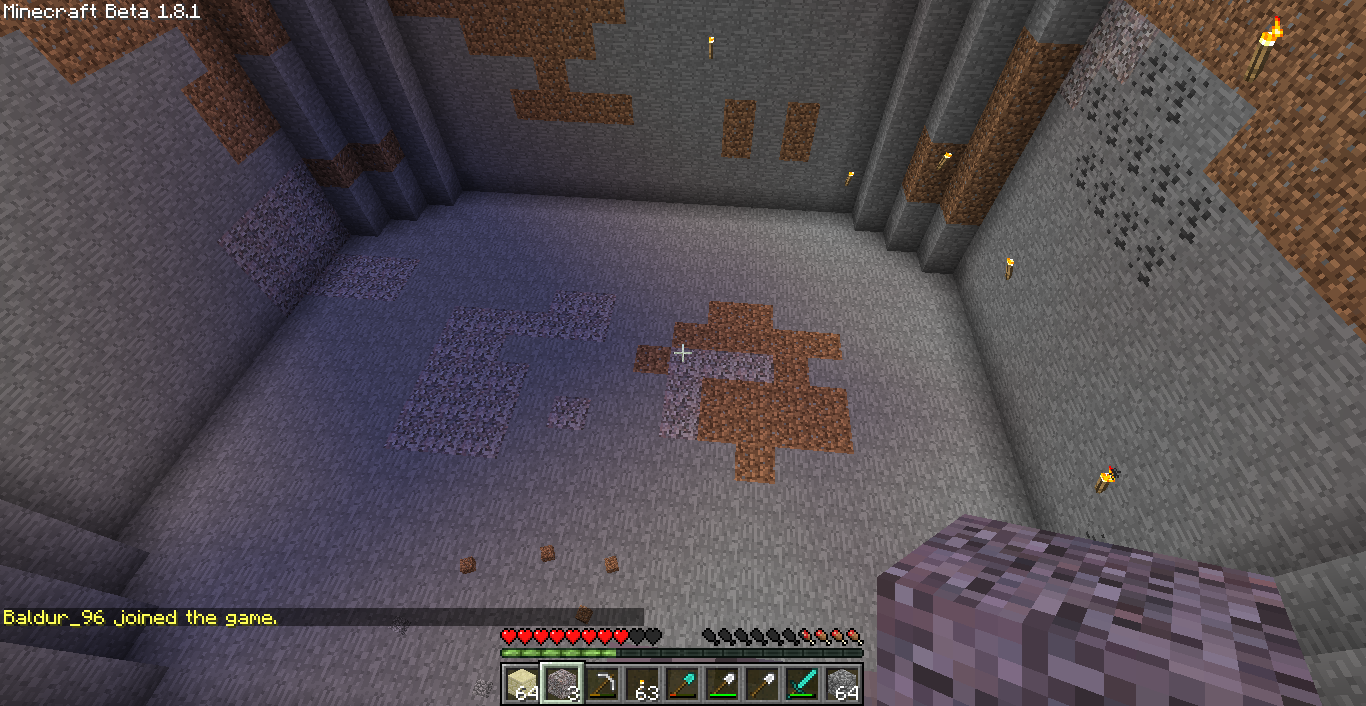
Task: Select the iron shovel without a durability bar
Action: [762, 684]
